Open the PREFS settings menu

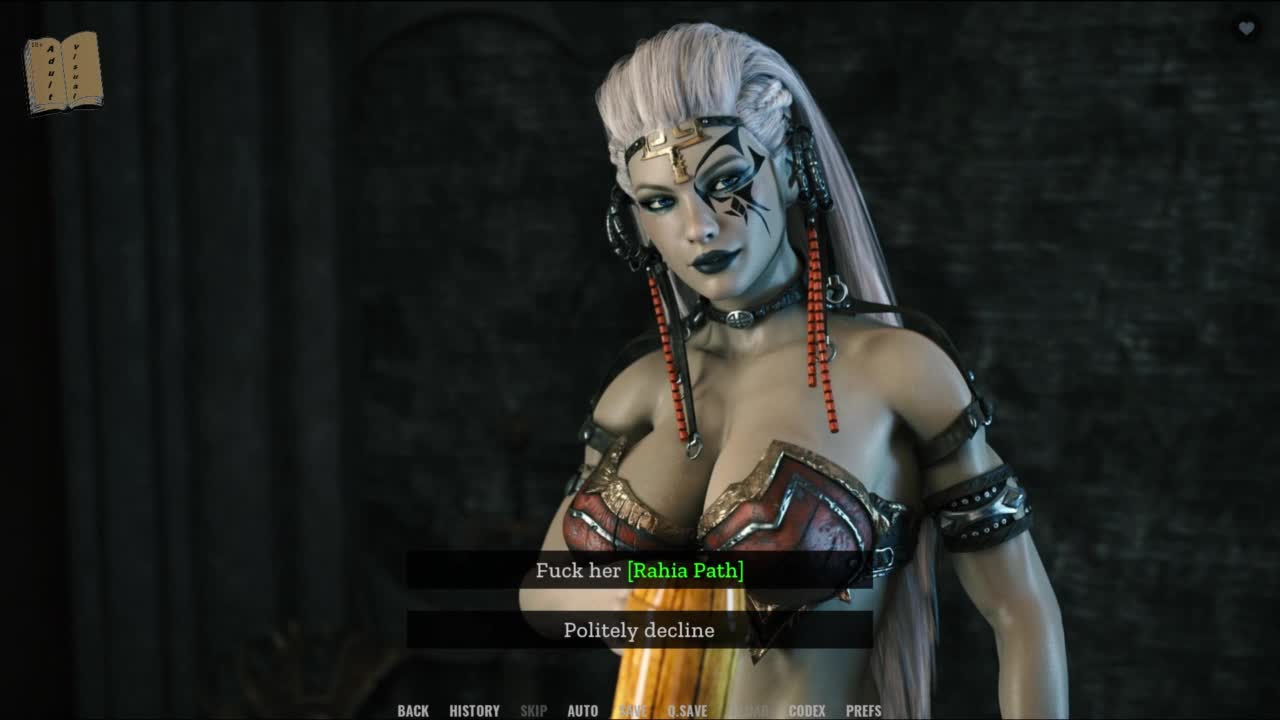point(864,711)
